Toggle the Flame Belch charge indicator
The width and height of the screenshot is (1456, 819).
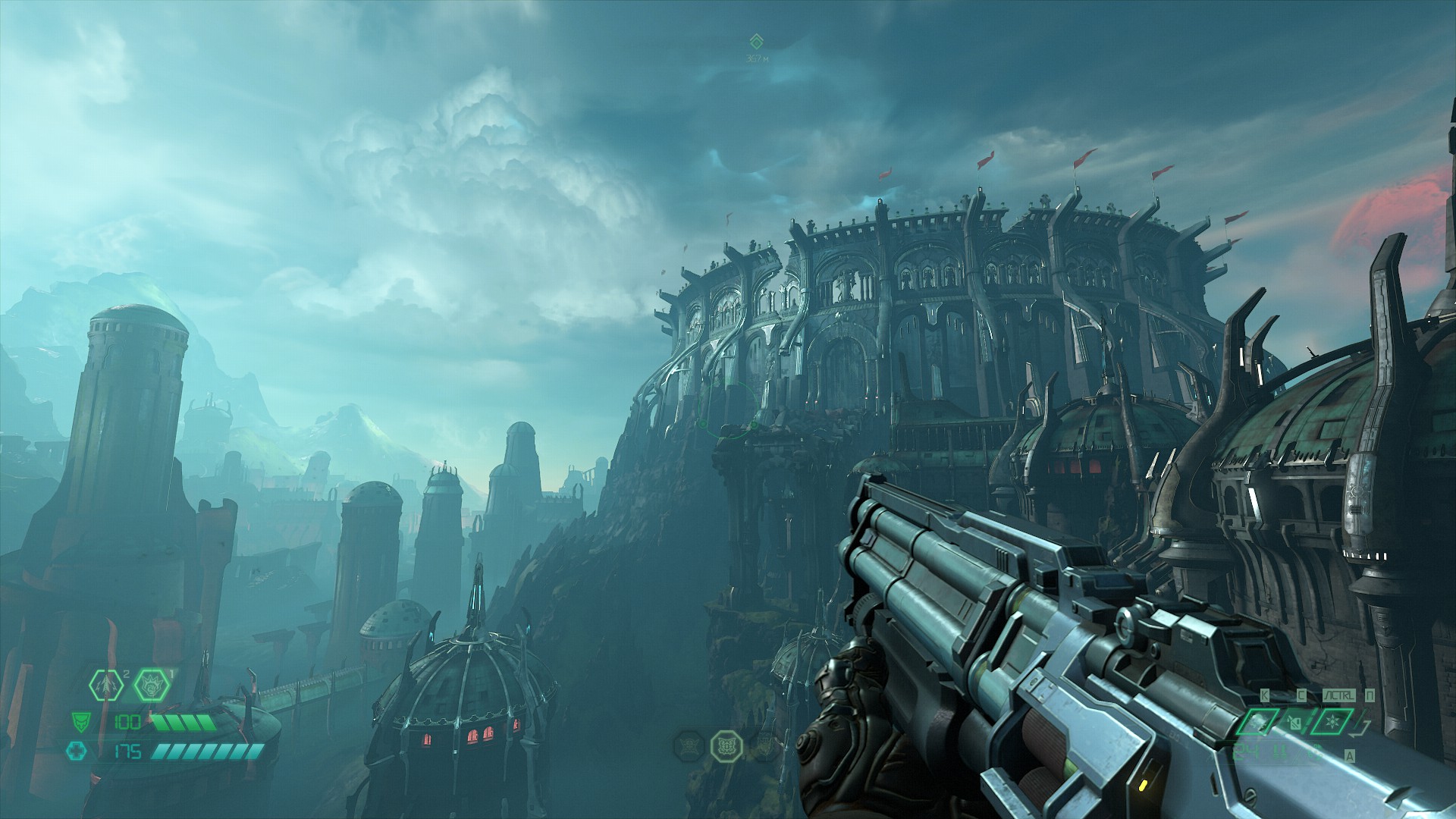tap(171, 675)
